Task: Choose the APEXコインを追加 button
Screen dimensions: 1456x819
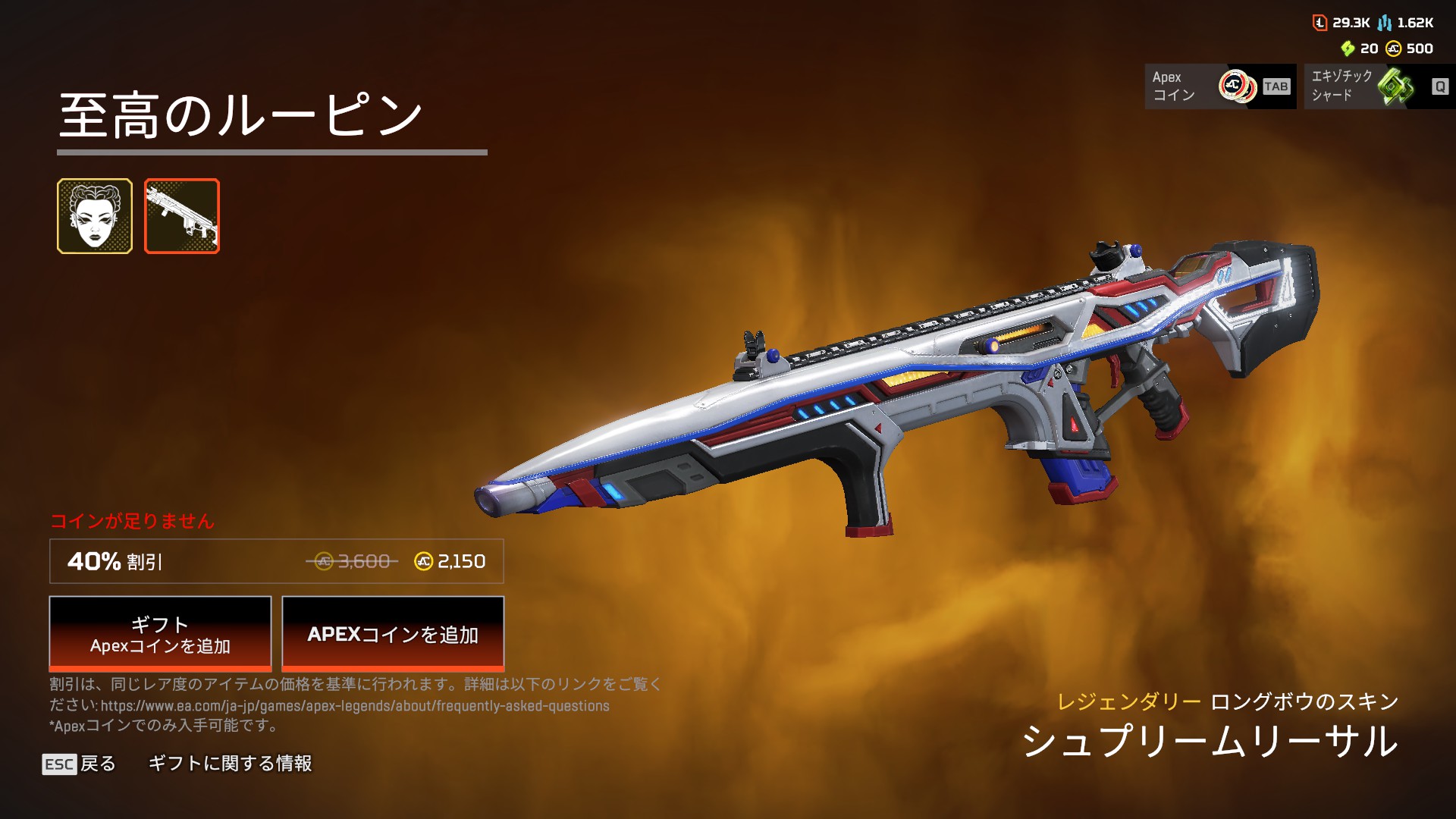Action: click(x=393, y=634)
